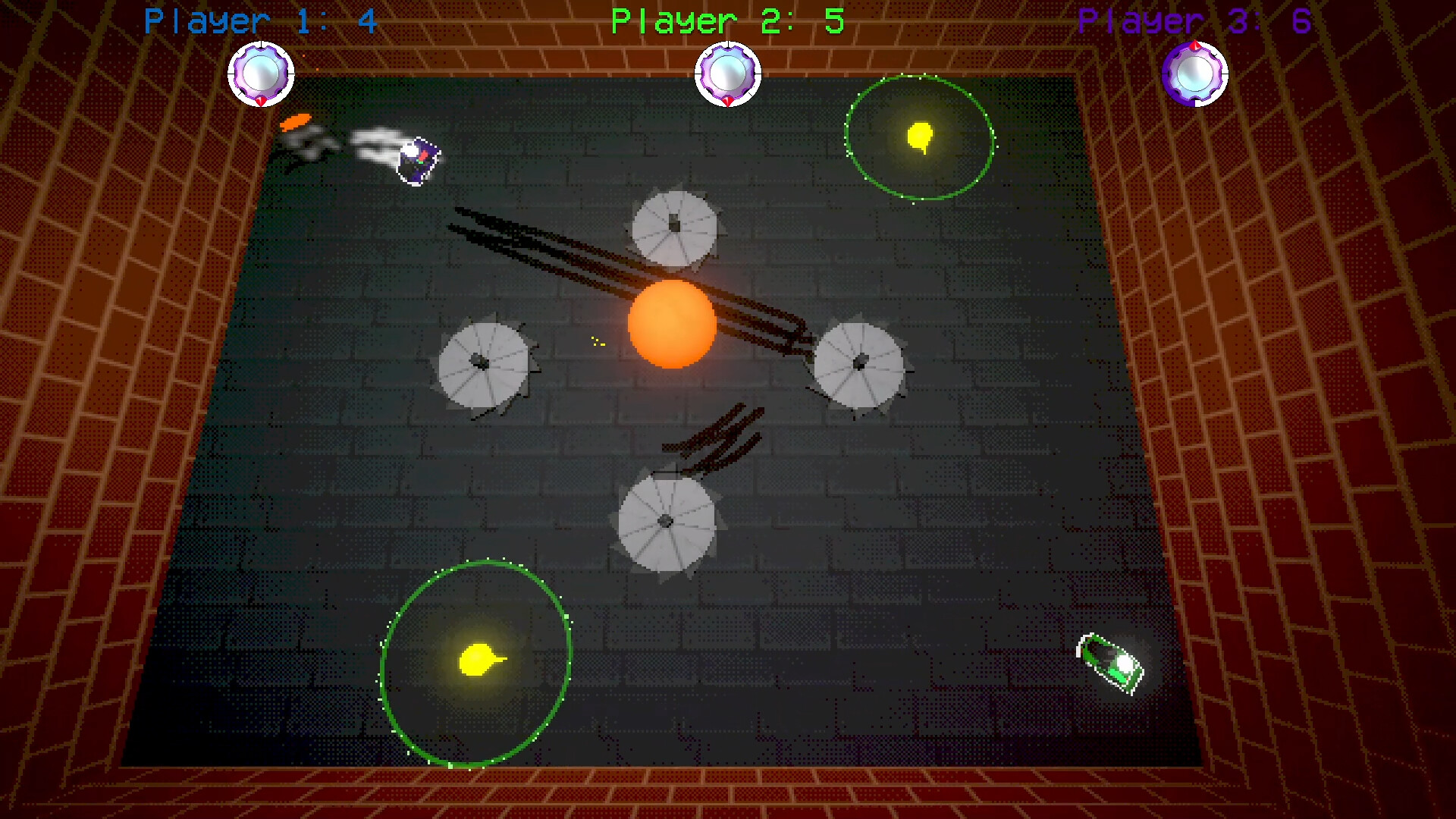Click the dial icon under Player 3
Image resolution: width=1456 pixels, height=819 pixels.
click(1194, 74)
